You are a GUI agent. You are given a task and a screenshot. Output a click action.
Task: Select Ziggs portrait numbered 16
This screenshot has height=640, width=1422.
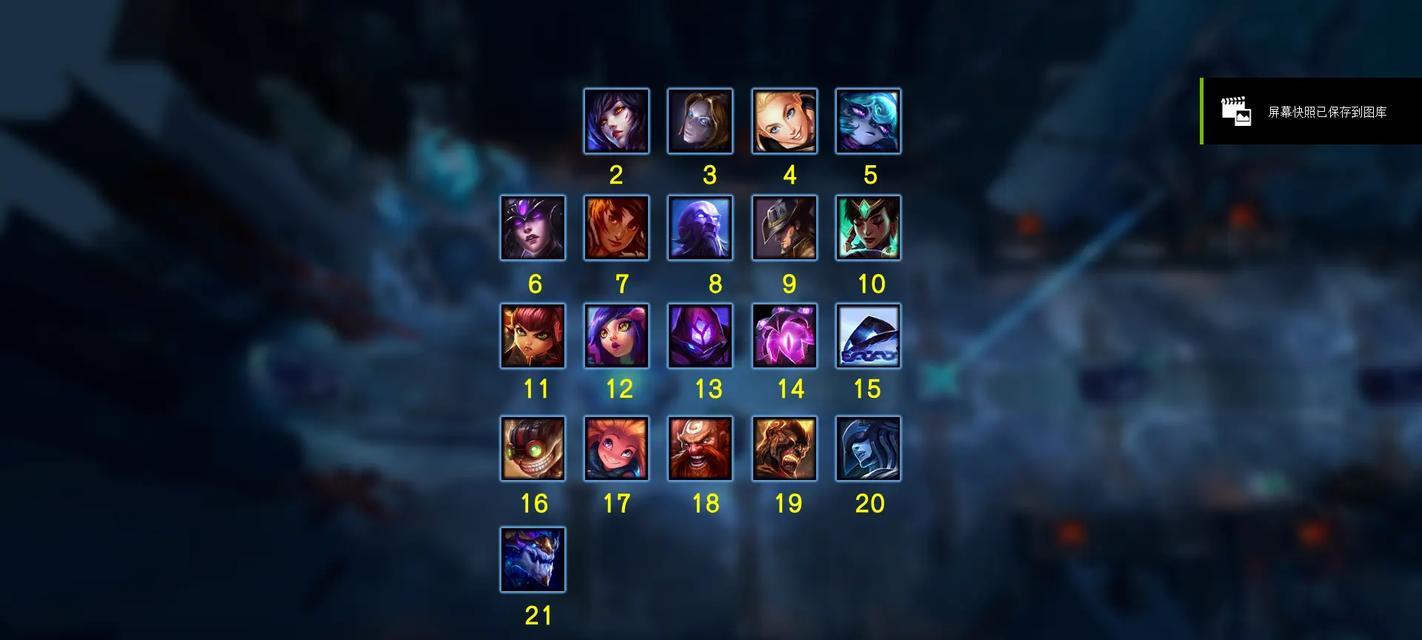pos(533,449)
